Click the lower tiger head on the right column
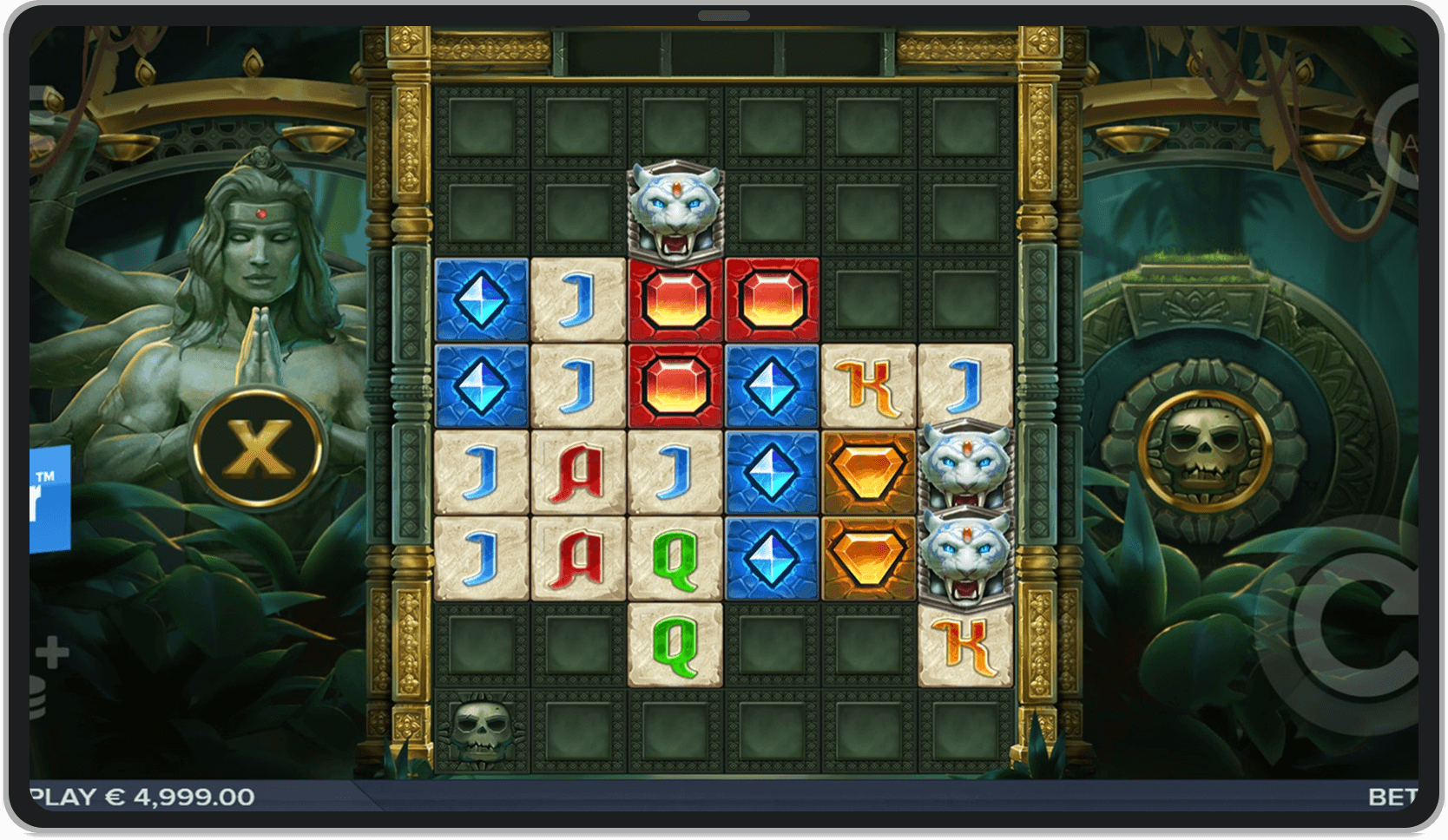The image size is (1448, 840). pyautogui.click(x=964, y=555)
